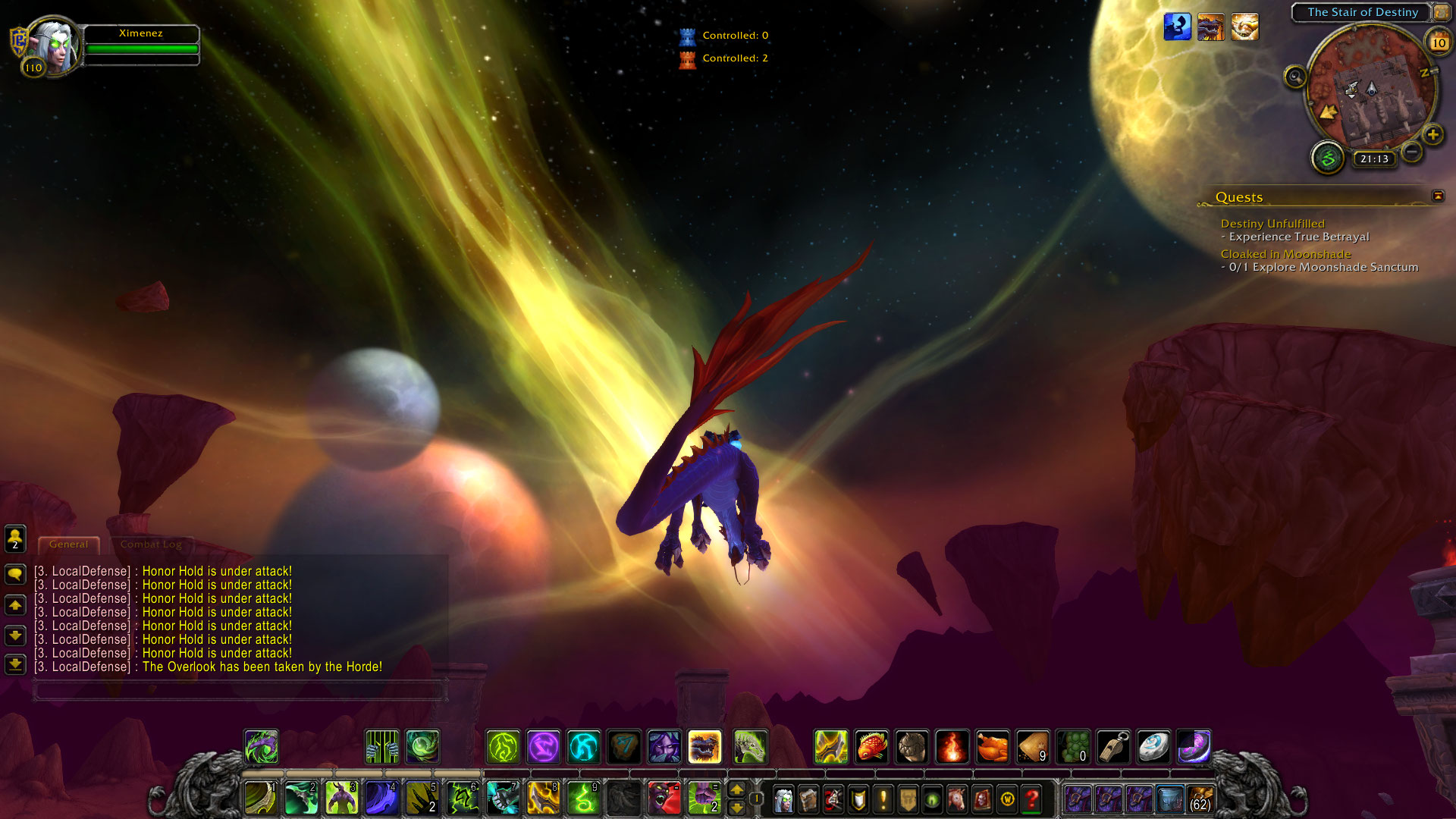Open the chat menu speech bubble button
The image size is (1456, 819).
pyautogui.click(x=15, y=574)
